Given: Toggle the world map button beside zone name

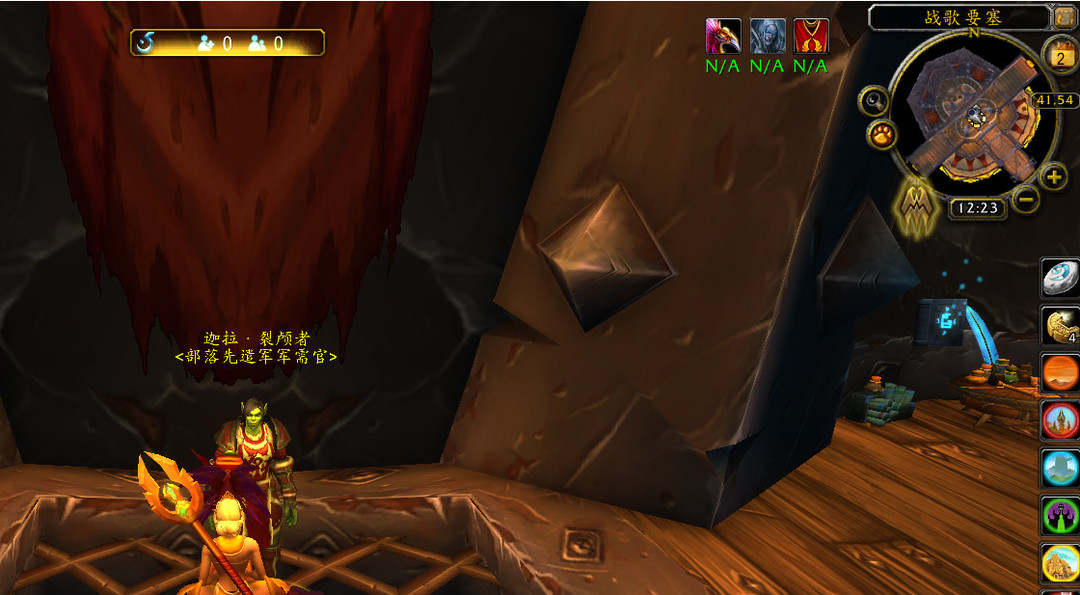Looking at the screenshot, I should point(1063,17).
